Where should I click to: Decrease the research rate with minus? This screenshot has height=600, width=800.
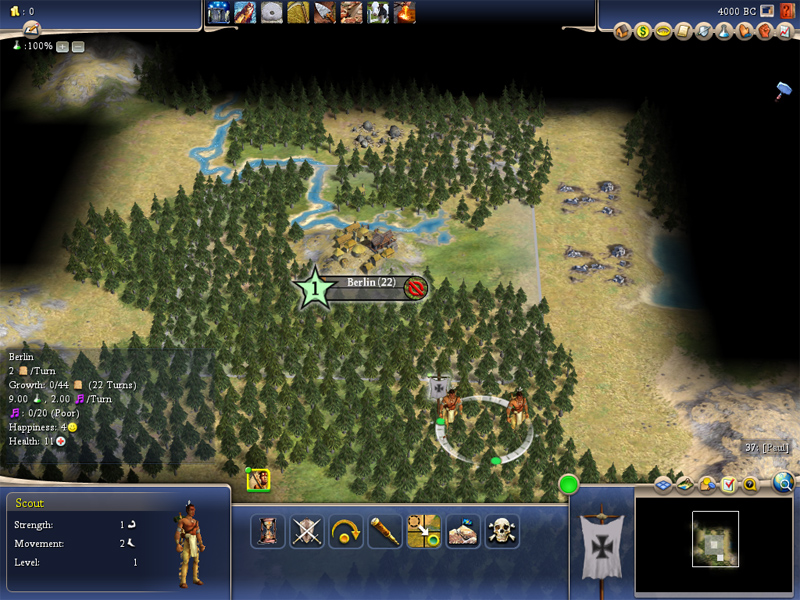pos(78,46)
